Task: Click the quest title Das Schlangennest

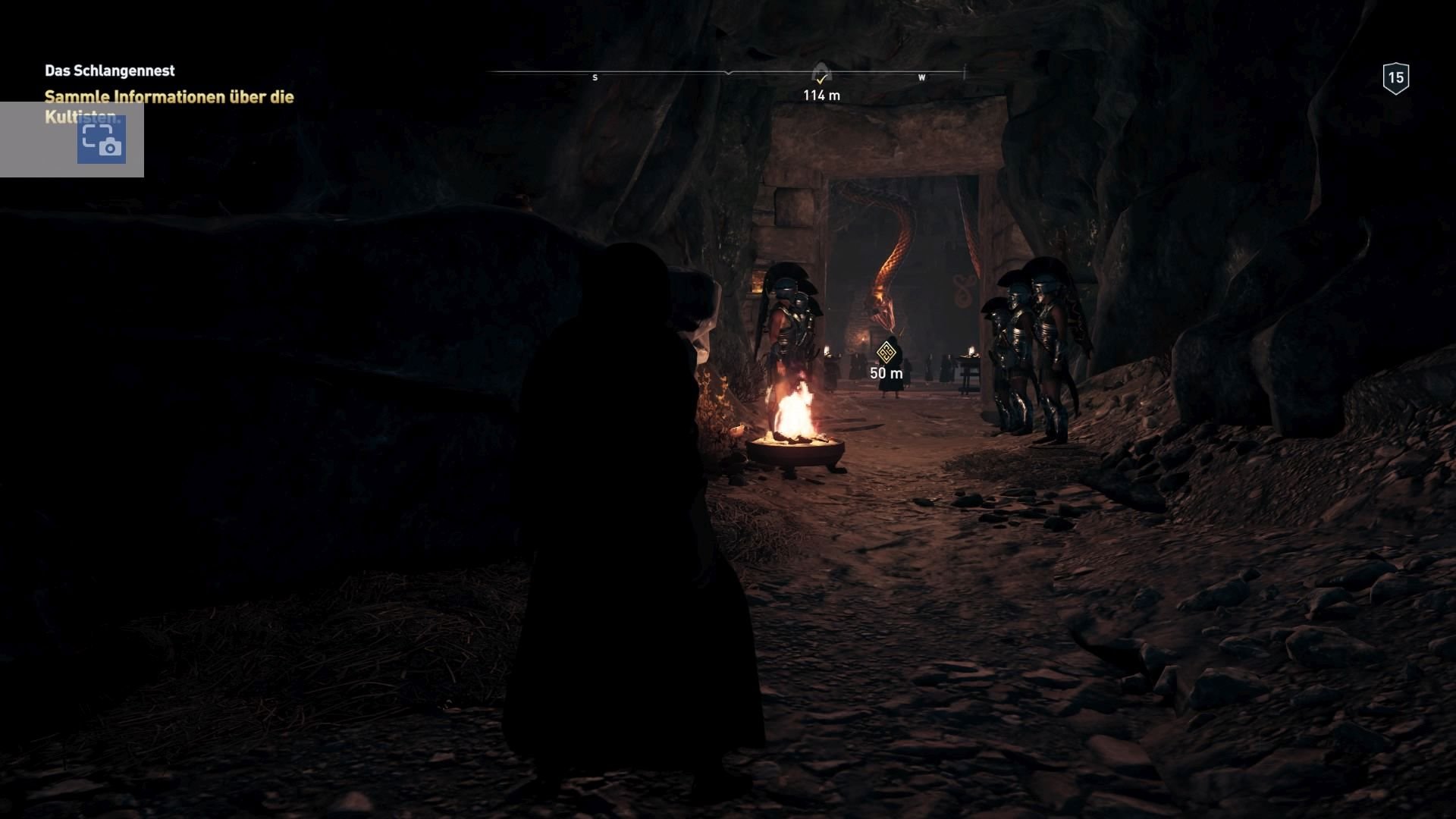Action: pos(110,70)
